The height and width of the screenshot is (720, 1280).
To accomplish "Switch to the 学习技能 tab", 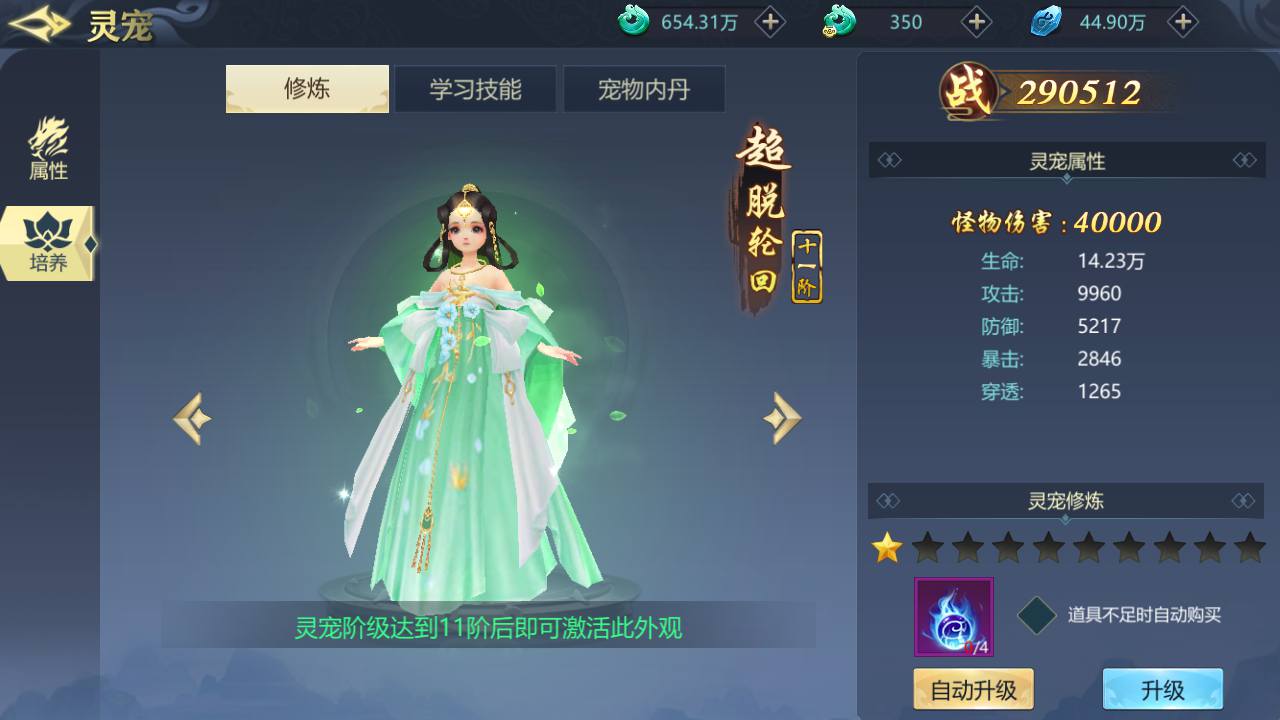I will pos(475,88).
